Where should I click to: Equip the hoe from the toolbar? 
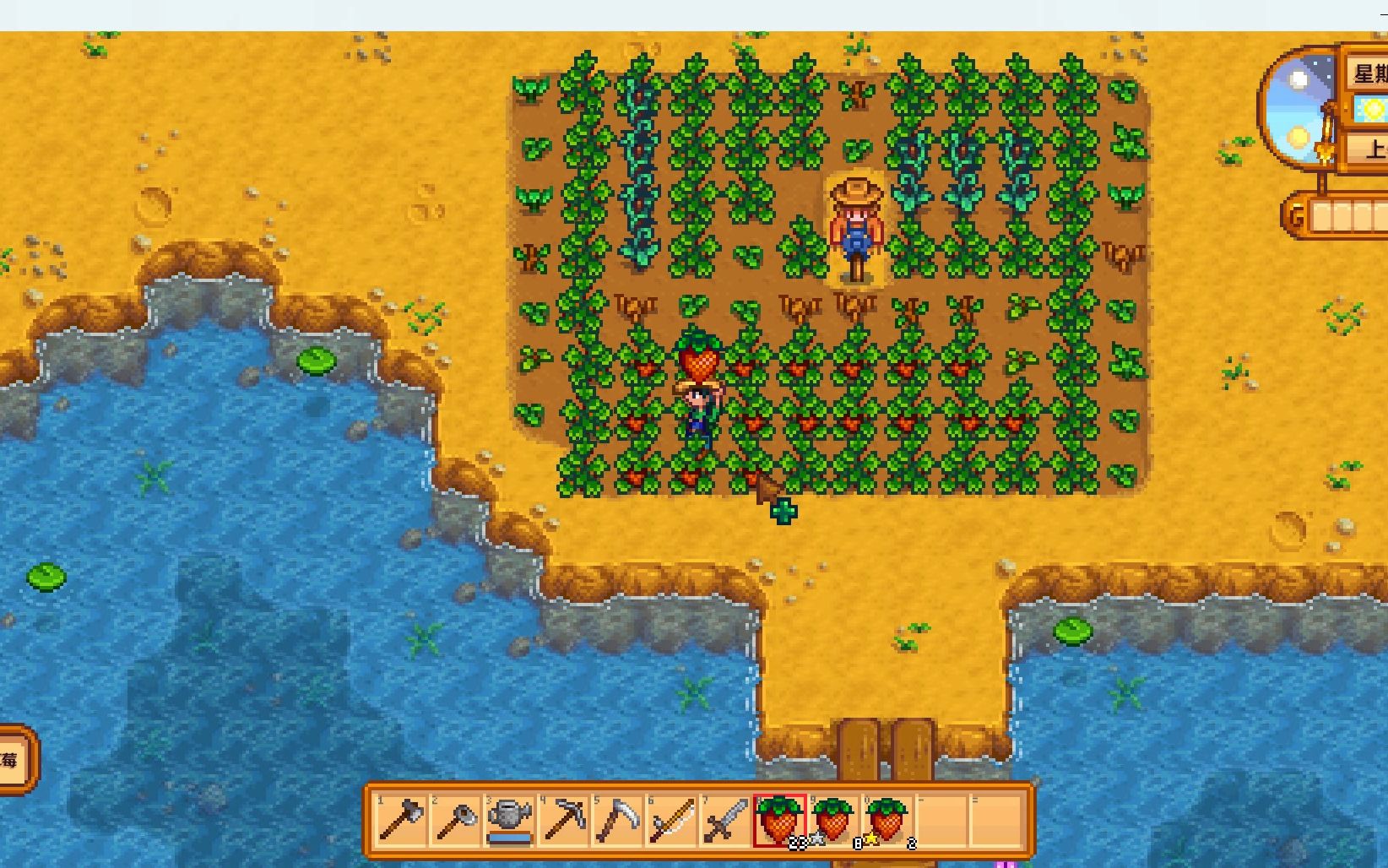(x=455, y=819)
